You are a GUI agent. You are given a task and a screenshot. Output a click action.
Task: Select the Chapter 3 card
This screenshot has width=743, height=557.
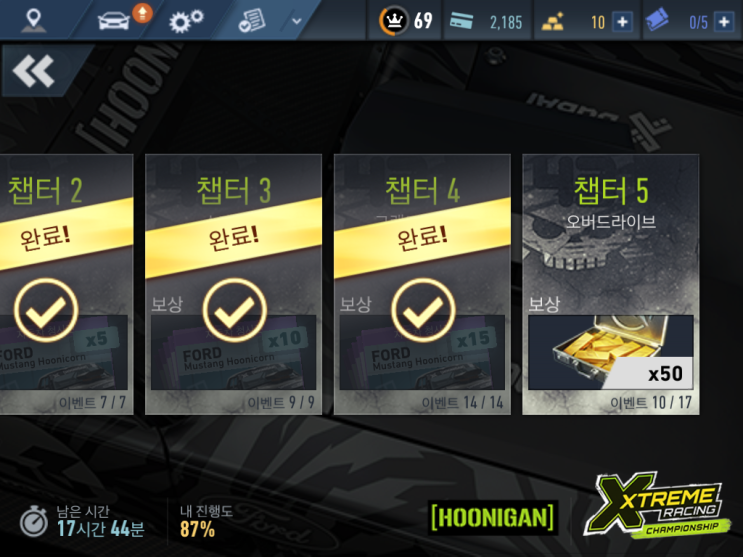(233, 284)
